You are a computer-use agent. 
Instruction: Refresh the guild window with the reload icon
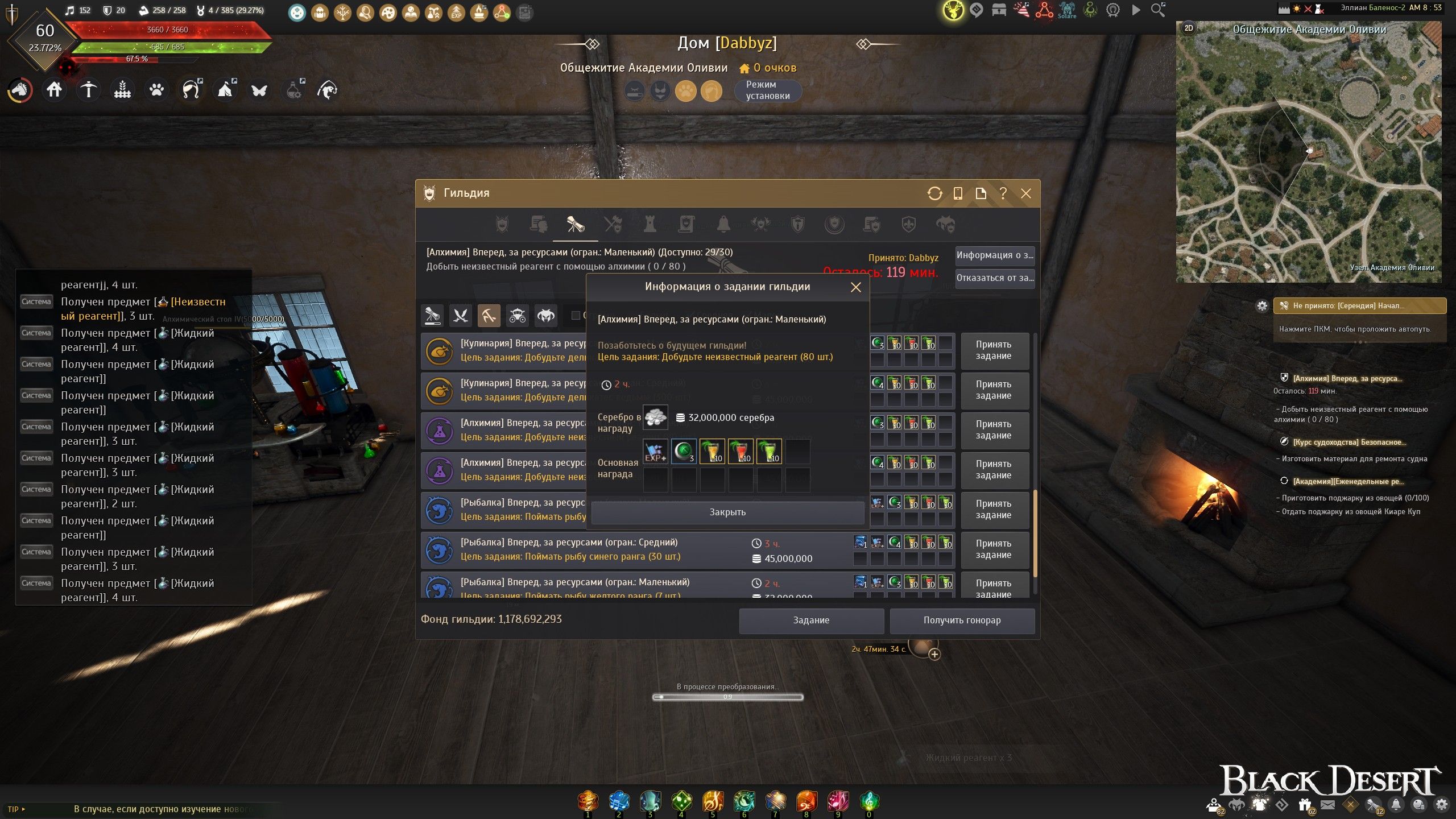(934, 193)
